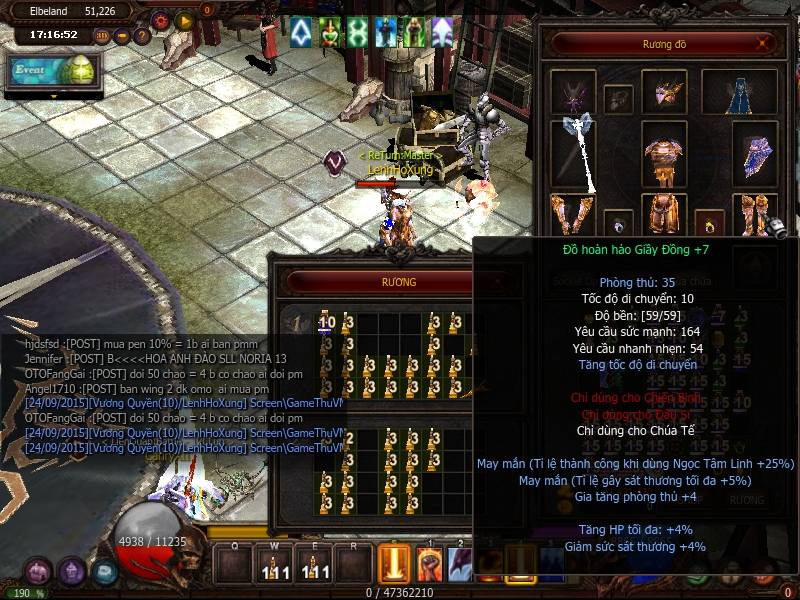
Task: Close the Rương đồ inventory panel
Action: click(765, 44)
